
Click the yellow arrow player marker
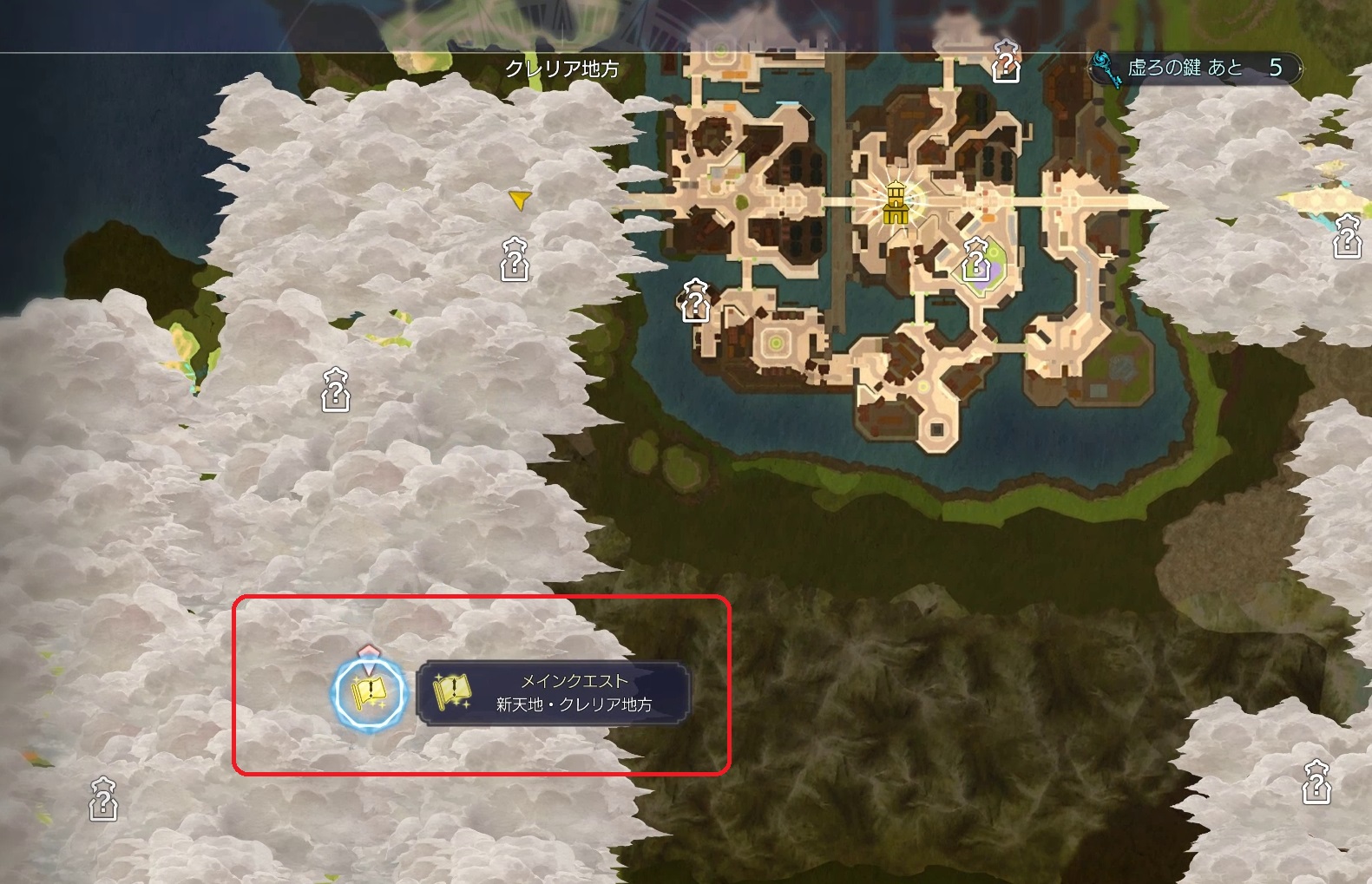click(519, 200)
